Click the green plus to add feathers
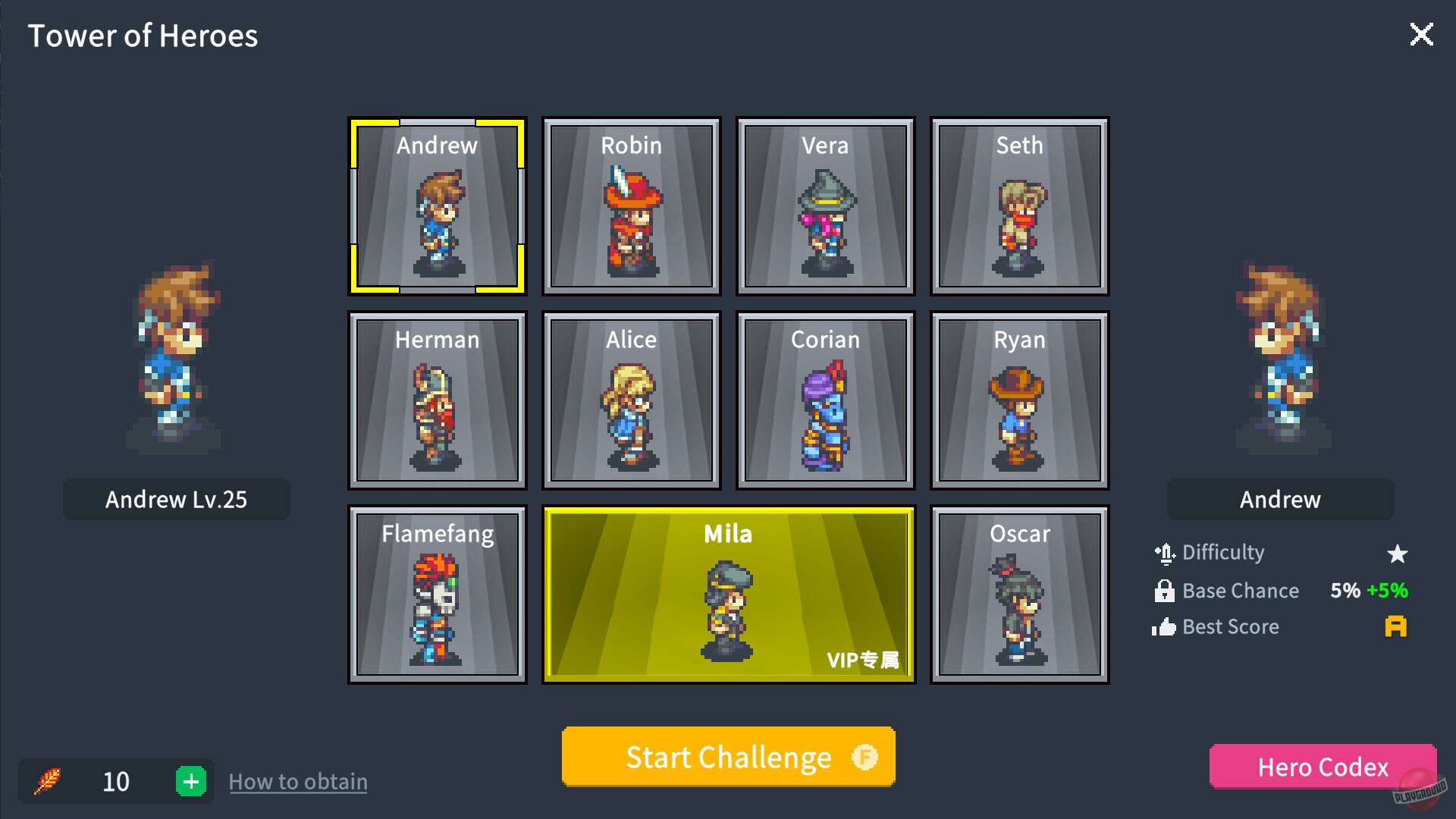The width and height of the screenshot is (1456, 819). (192, 781)
